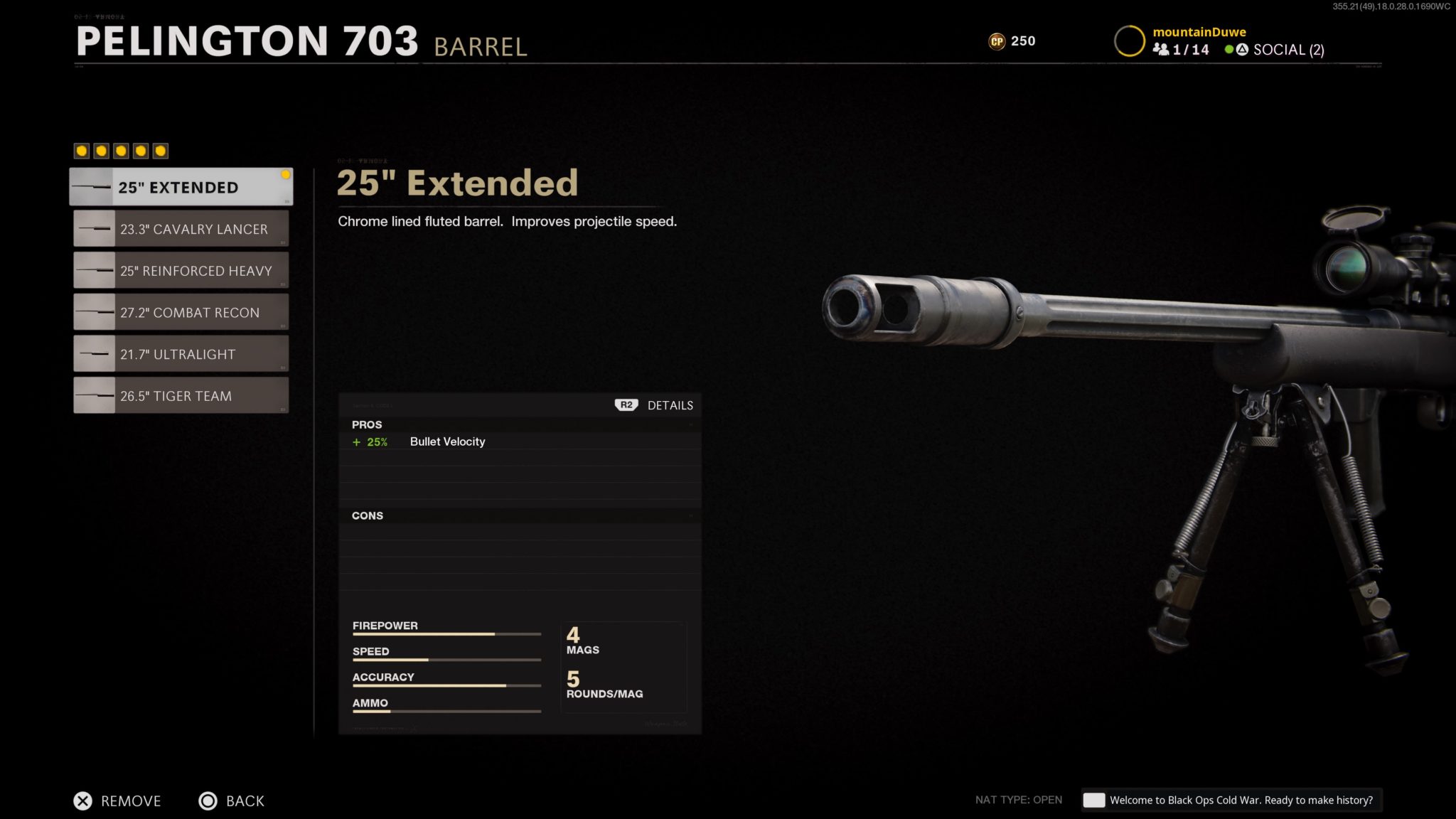
Task: Click the first unlock pip above barrel list
Action: (82, 149)
